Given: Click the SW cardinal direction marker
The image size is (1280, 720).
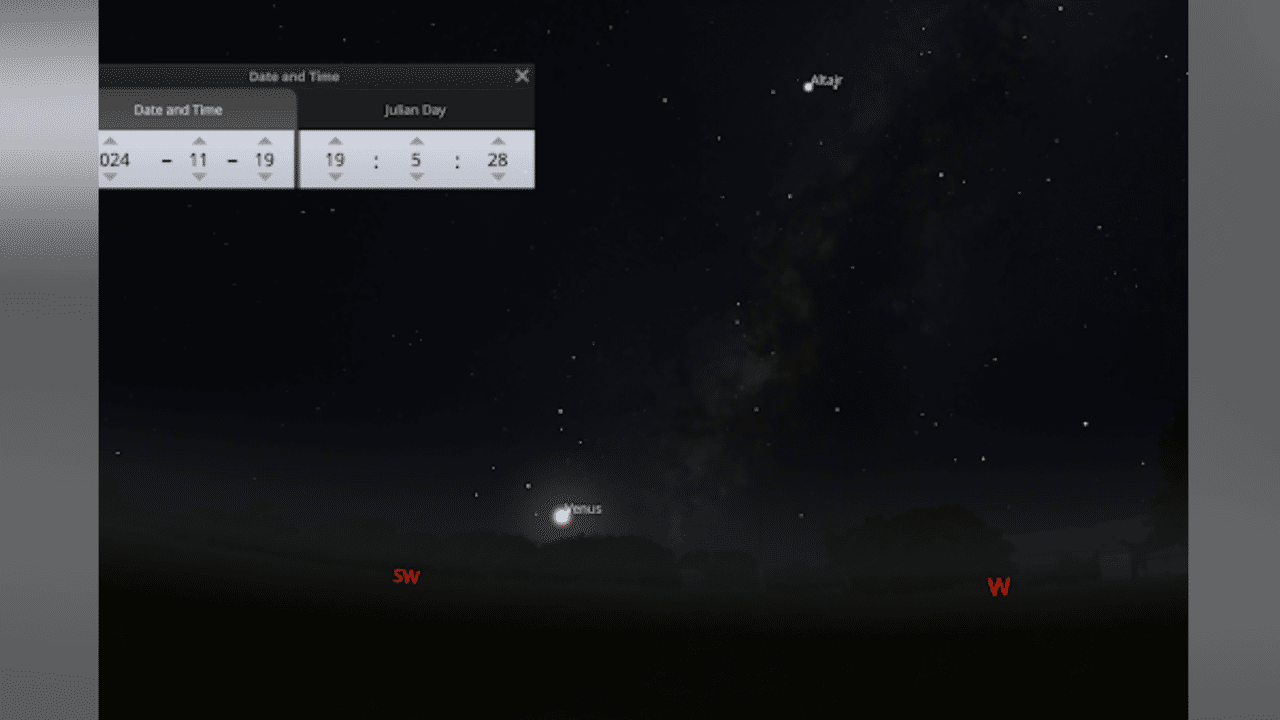Looking at the screenshot, I should click(x=406, y=576).
